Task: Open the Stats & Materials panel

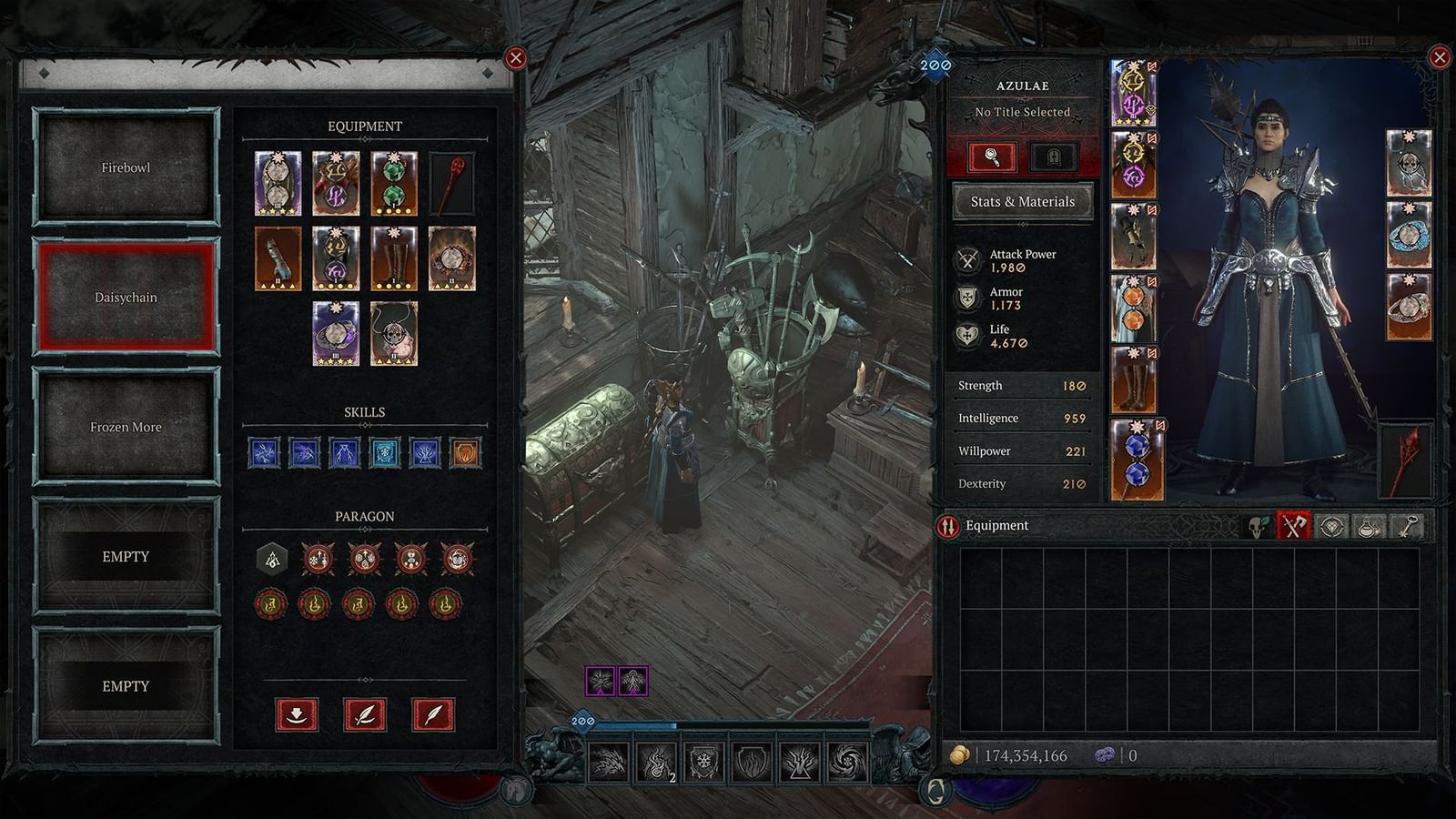Action: coord(1019,200)
